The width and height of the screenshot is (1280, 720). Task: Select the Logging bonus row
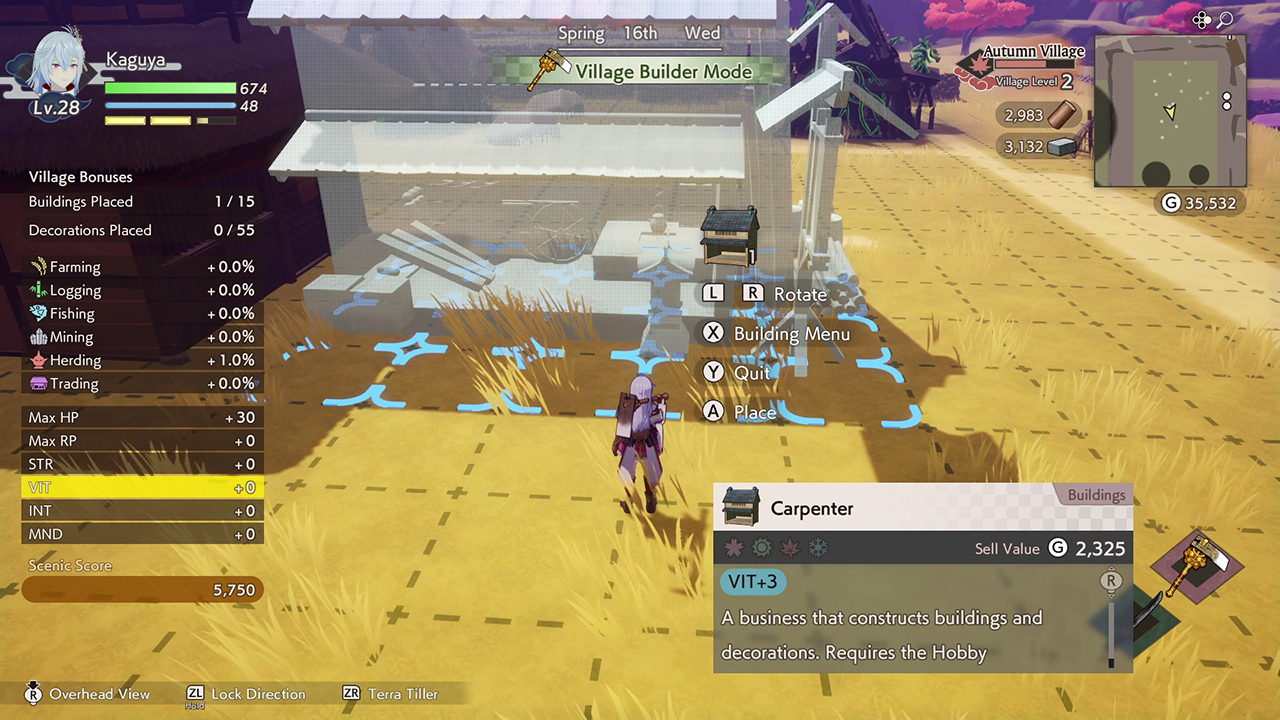141,290
